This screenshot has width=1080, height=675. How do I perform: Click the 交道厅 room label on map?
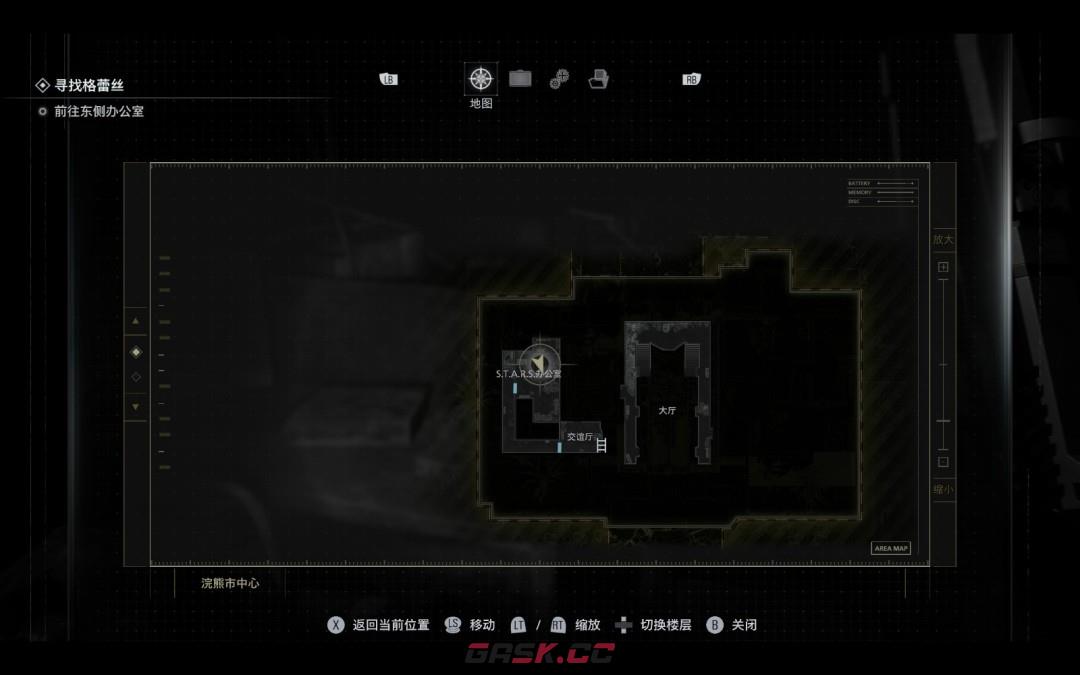[x=579, y=437]
